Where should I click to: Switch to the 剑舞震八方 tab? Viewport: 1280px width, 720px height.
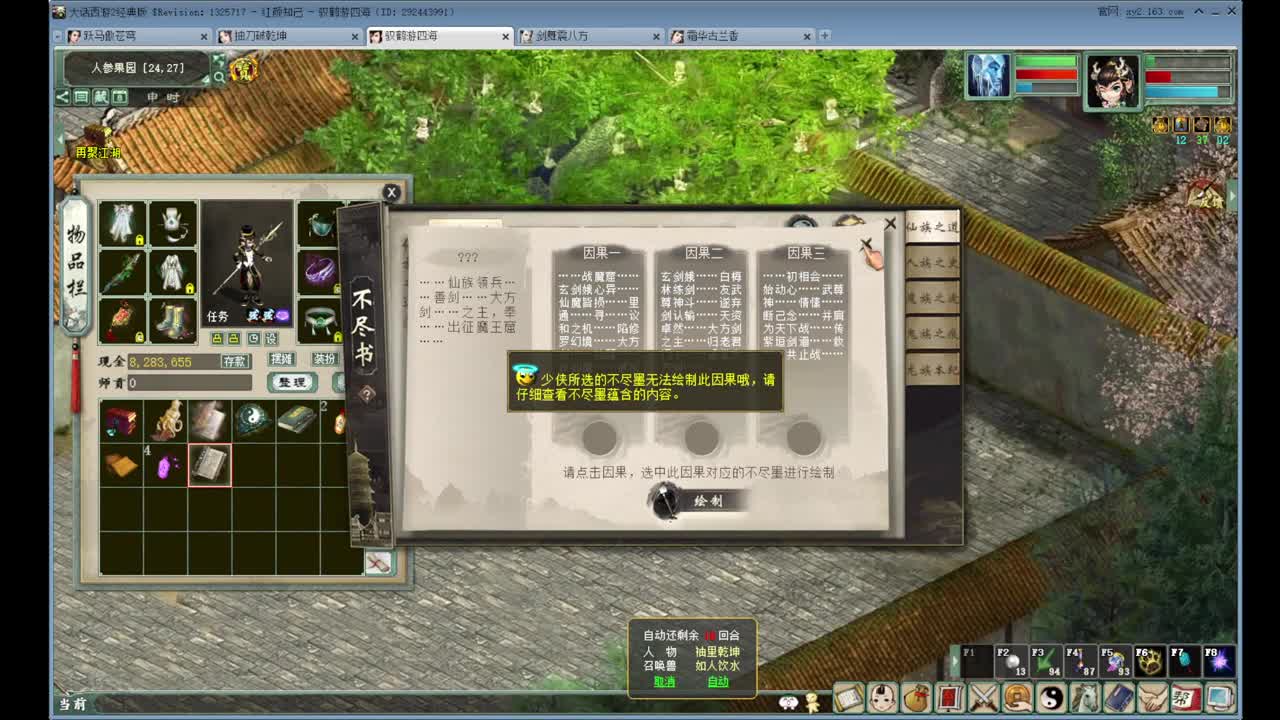(x=566, y=35)
